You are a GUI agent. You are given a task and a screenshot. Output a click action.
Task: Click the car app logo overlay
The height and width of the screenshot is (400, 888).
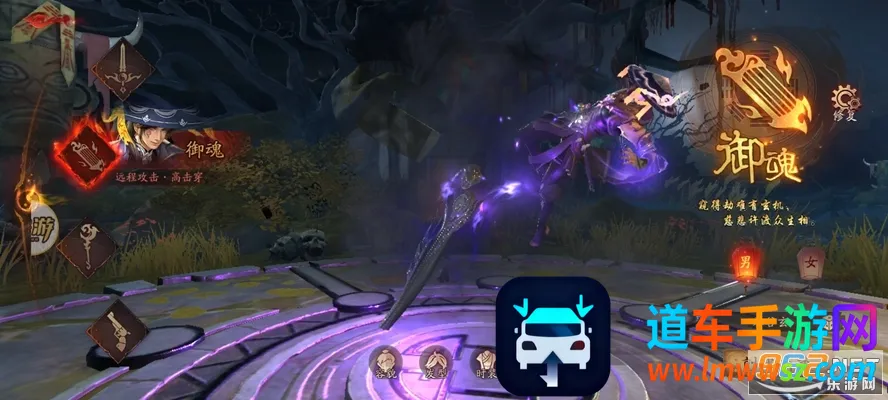(x=553, y=333)
